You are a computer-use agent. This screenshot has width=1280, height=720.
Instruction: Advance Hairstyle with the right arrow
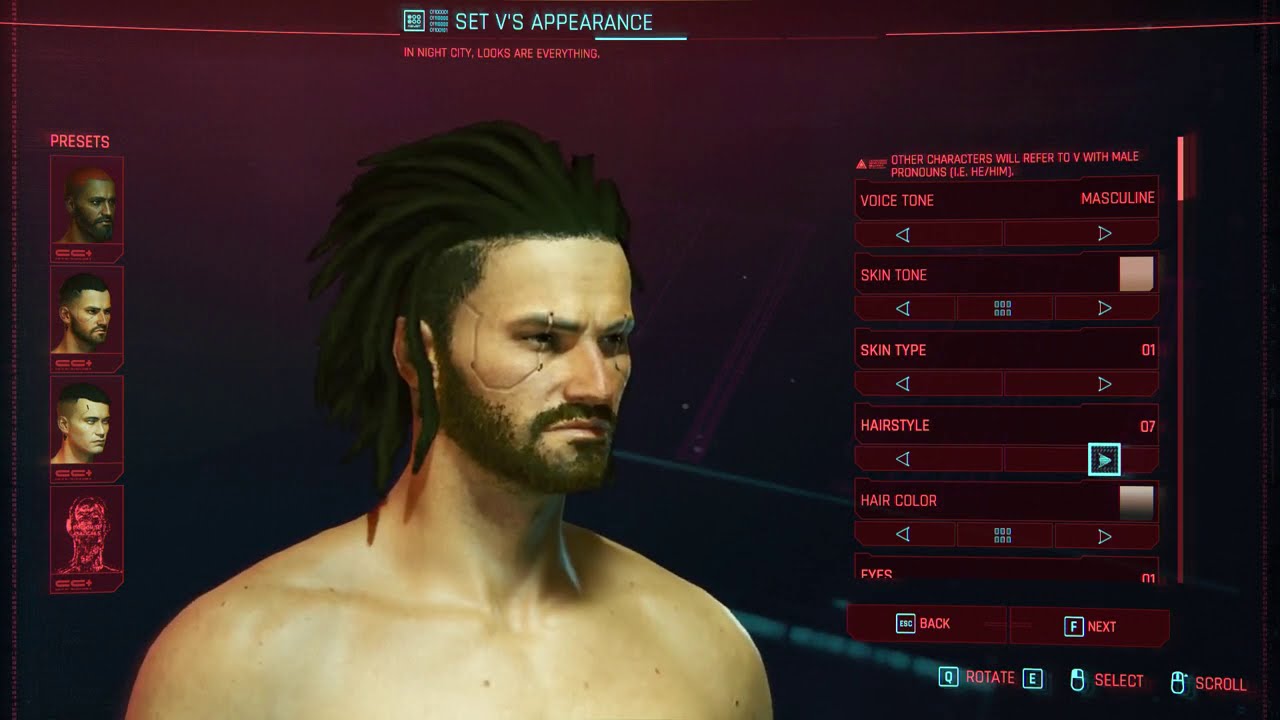coord(1106,458)
